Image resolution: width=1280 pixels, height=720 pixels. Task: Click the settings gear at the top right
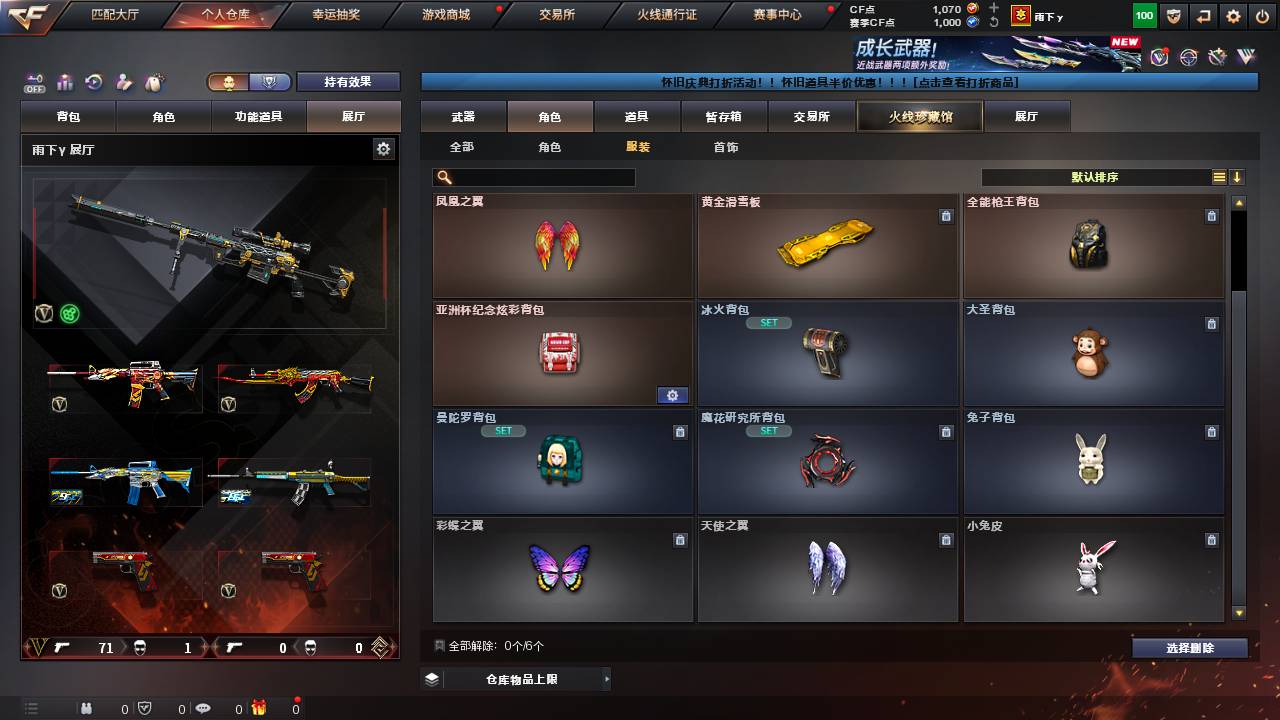tap(1232, 15)
